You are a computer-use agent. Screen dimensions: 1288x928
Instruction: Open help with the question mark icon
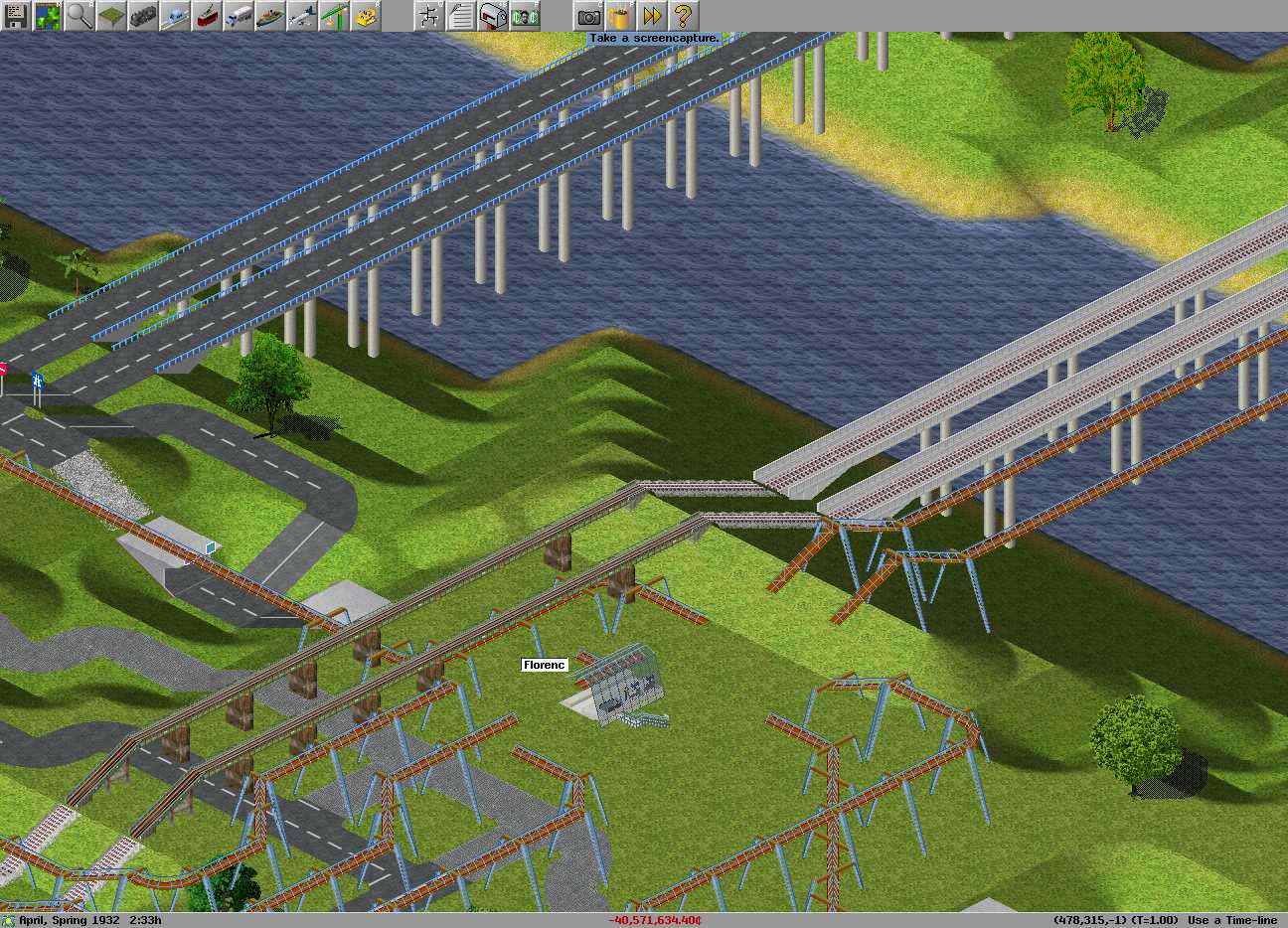click(x=684, y=16)
